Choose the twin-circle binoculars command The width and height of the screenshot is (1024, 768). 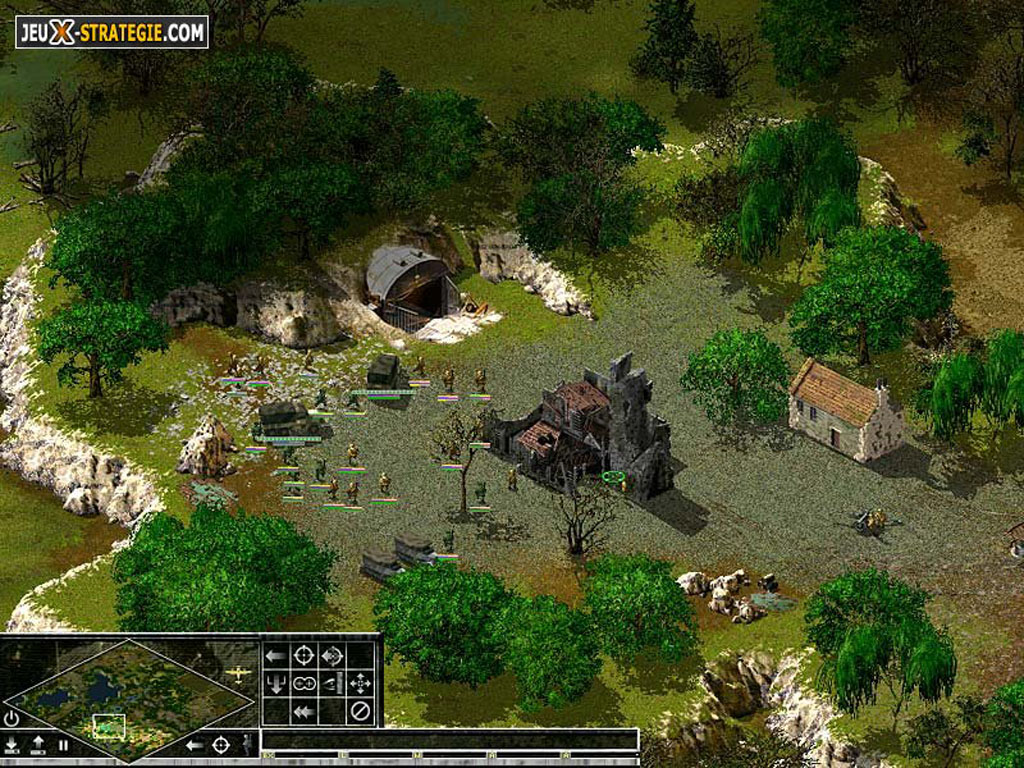(x=304, y=683)
